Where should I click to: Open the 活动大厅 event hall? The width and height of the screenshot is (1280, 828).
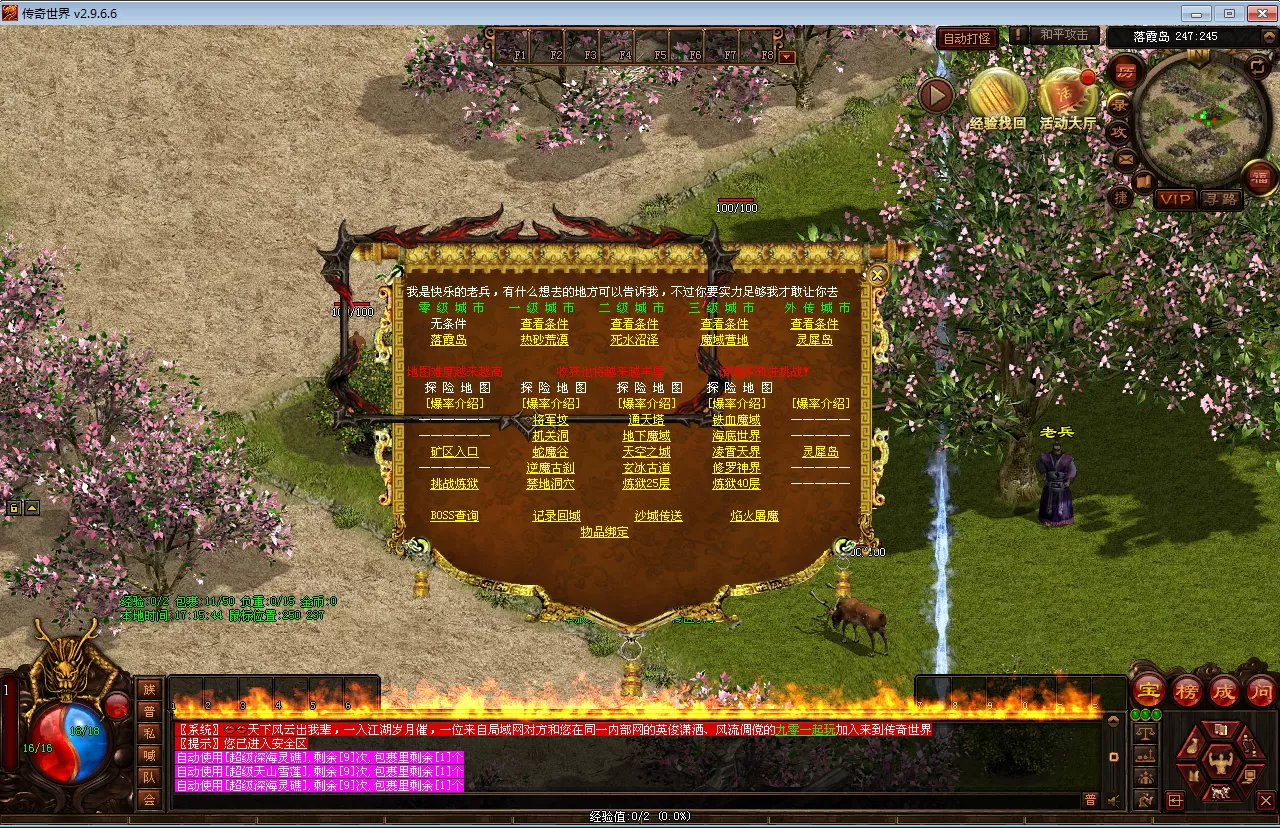1067,98
